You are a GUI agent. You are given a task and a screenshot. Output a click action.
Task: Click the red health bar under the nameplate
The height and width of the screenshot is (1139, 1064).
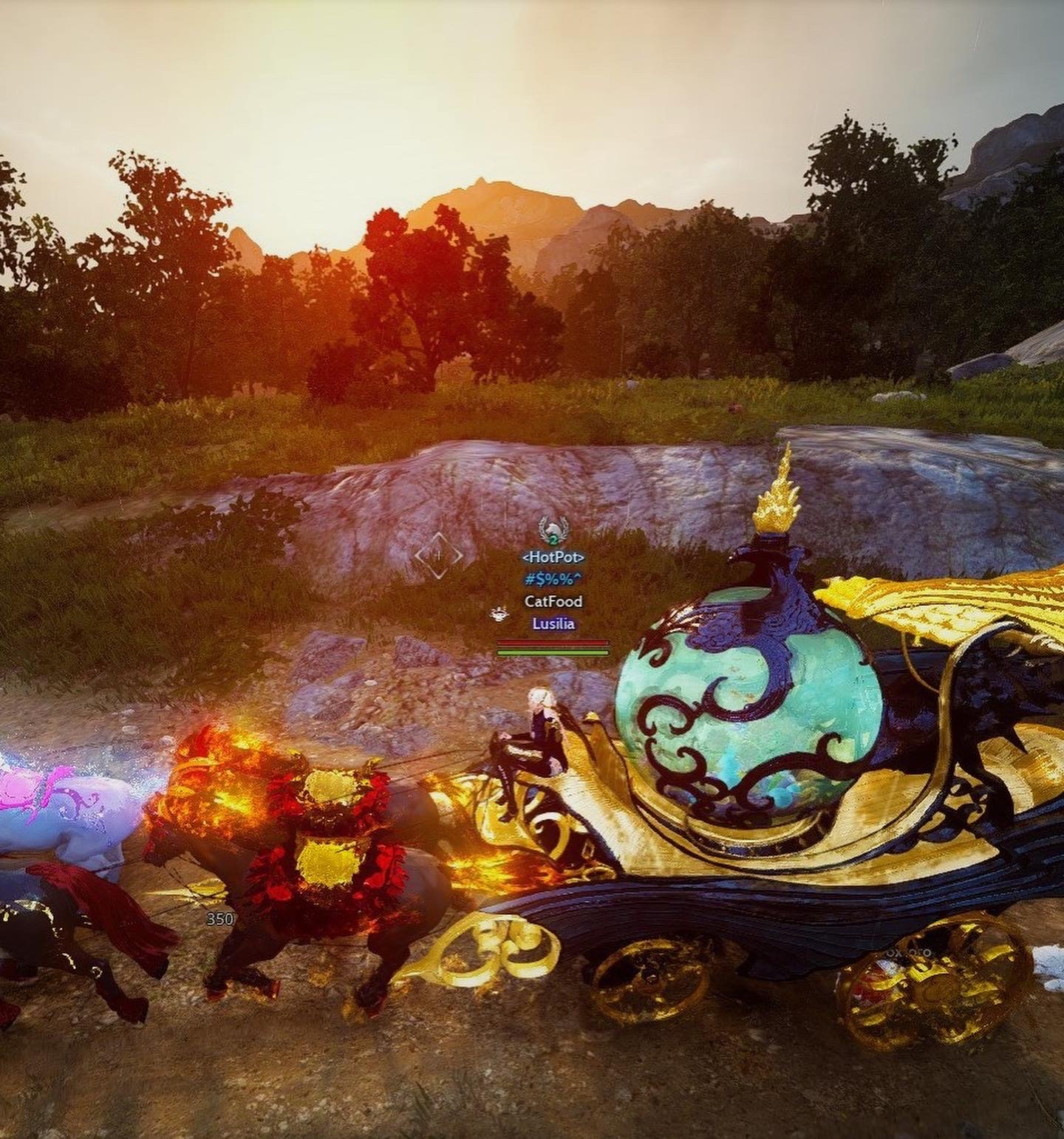click(x=552, y=642)
